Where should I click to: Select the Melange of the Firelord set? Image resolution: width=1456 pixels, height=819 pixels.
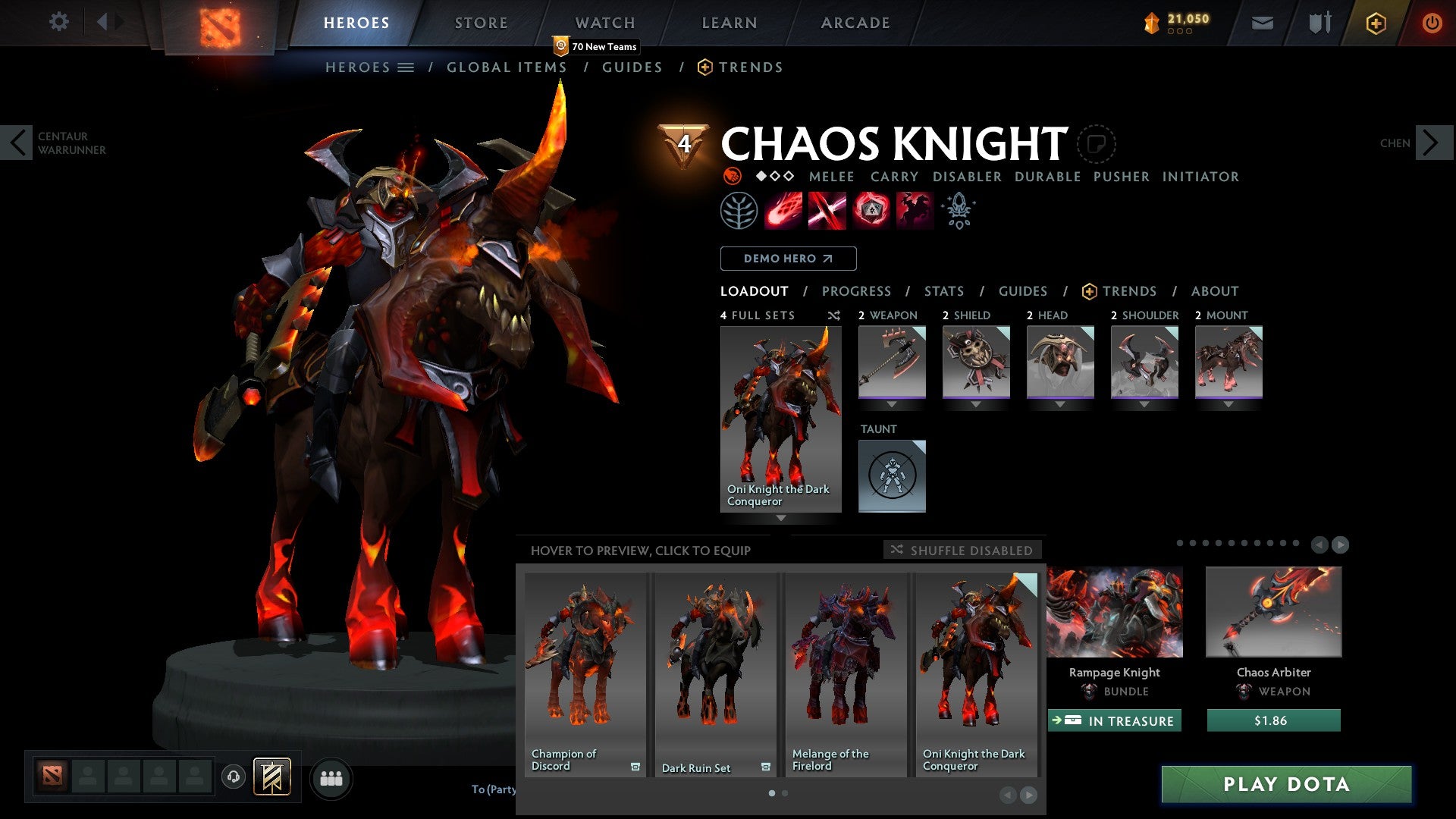tap(846, 673)
